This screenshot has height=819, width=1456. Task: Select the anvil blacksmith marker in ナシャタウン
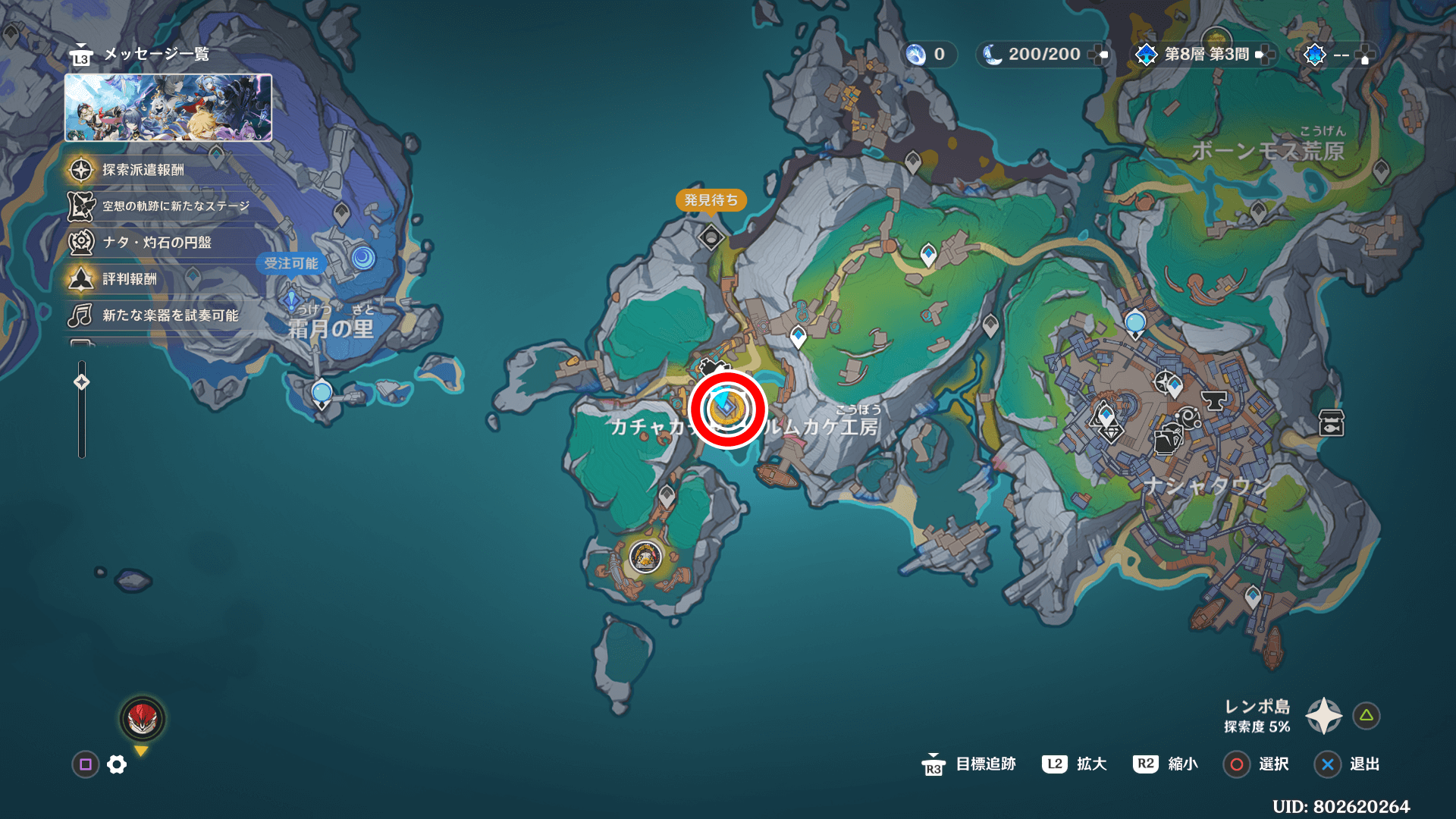1214,400
